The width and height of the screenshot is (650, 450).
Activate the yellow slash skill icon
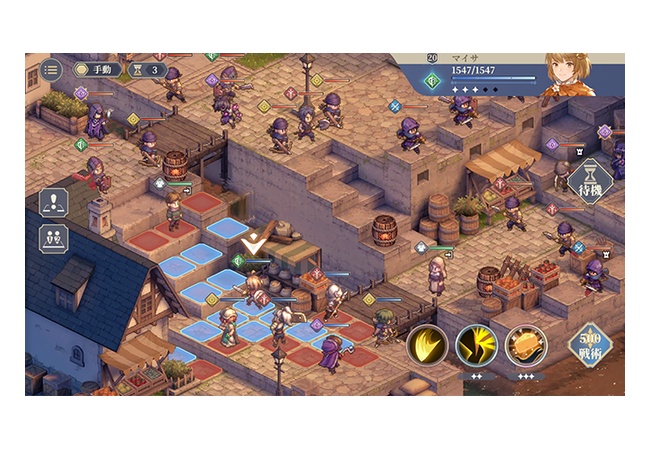point(427,346)
